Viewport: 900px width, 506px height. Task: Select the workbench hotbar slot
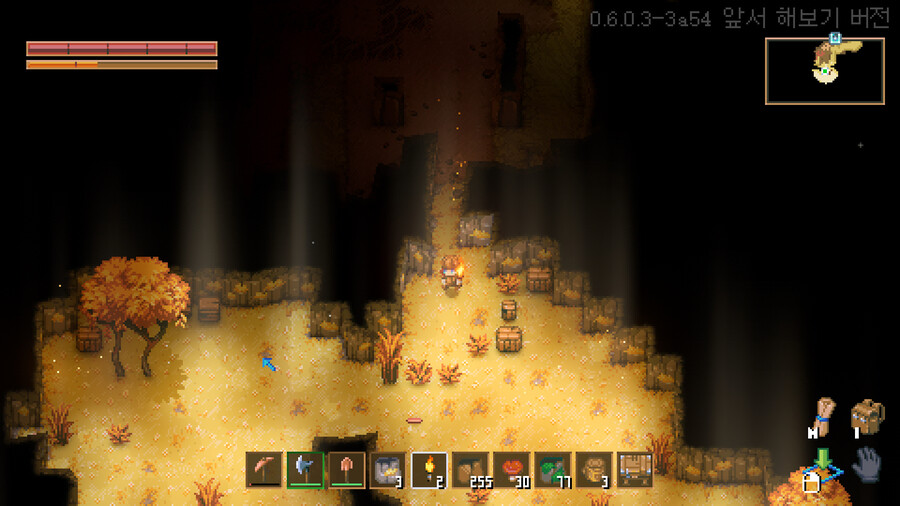pyautogui.click(x=634, y=469)
